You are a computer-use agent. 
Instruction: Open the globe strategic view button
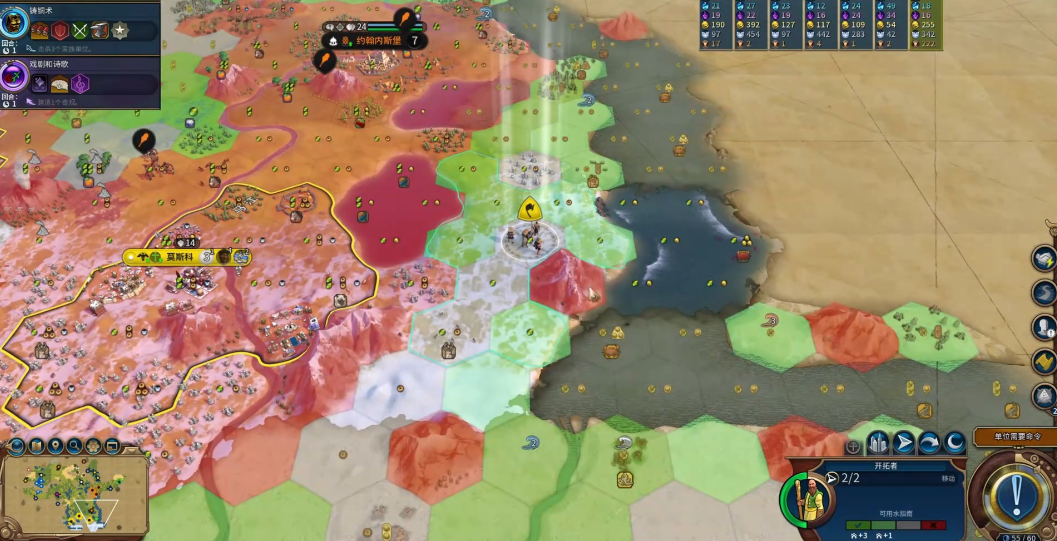click(16, 446)
